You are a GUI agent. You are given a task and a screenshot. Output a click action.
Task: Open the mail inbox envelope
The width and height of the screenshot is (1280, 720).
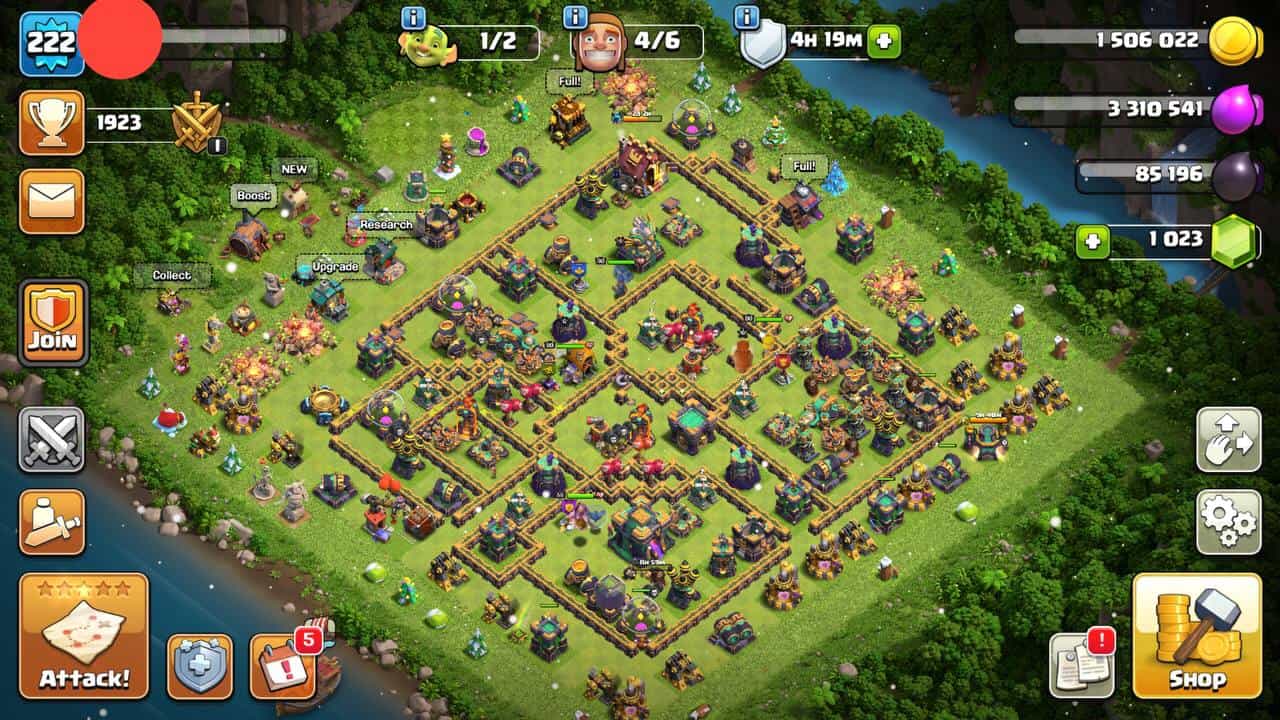[x=52, y=201]
